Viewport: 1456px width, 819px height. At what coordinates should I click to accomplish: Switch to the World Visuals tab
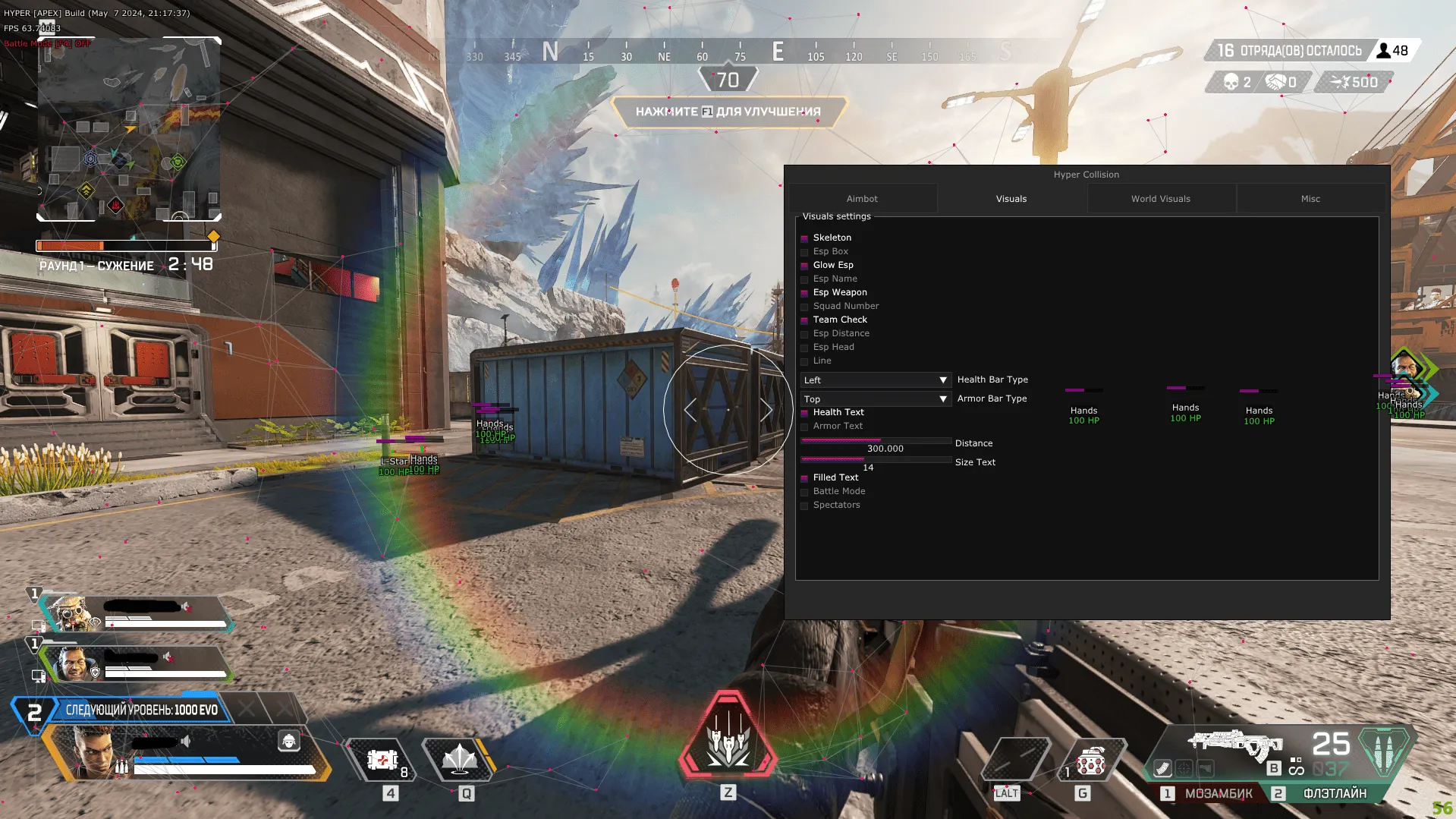(x=1160, y=199)
